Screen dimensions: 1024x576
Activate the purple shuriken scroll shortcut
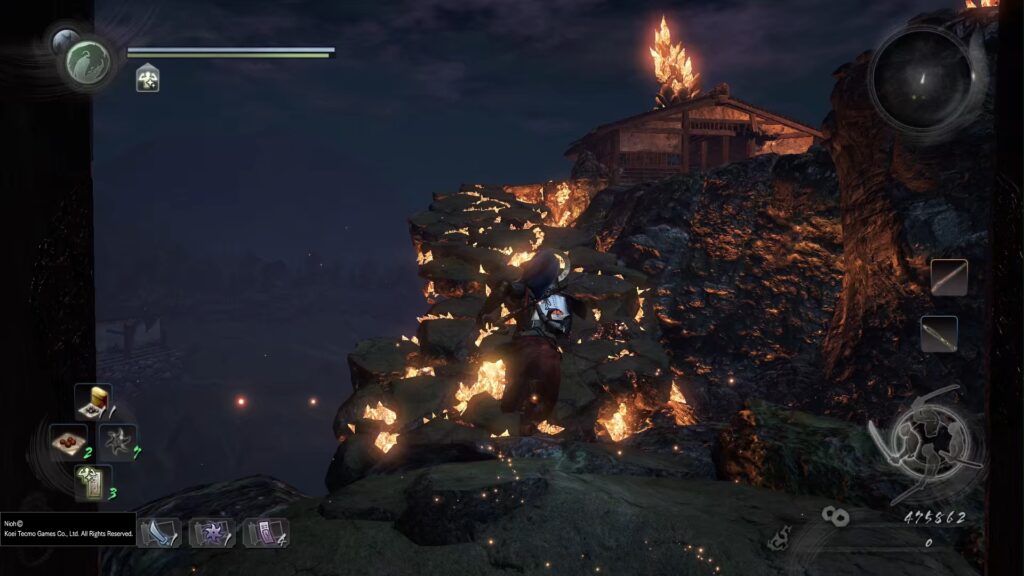coord(211,532)
